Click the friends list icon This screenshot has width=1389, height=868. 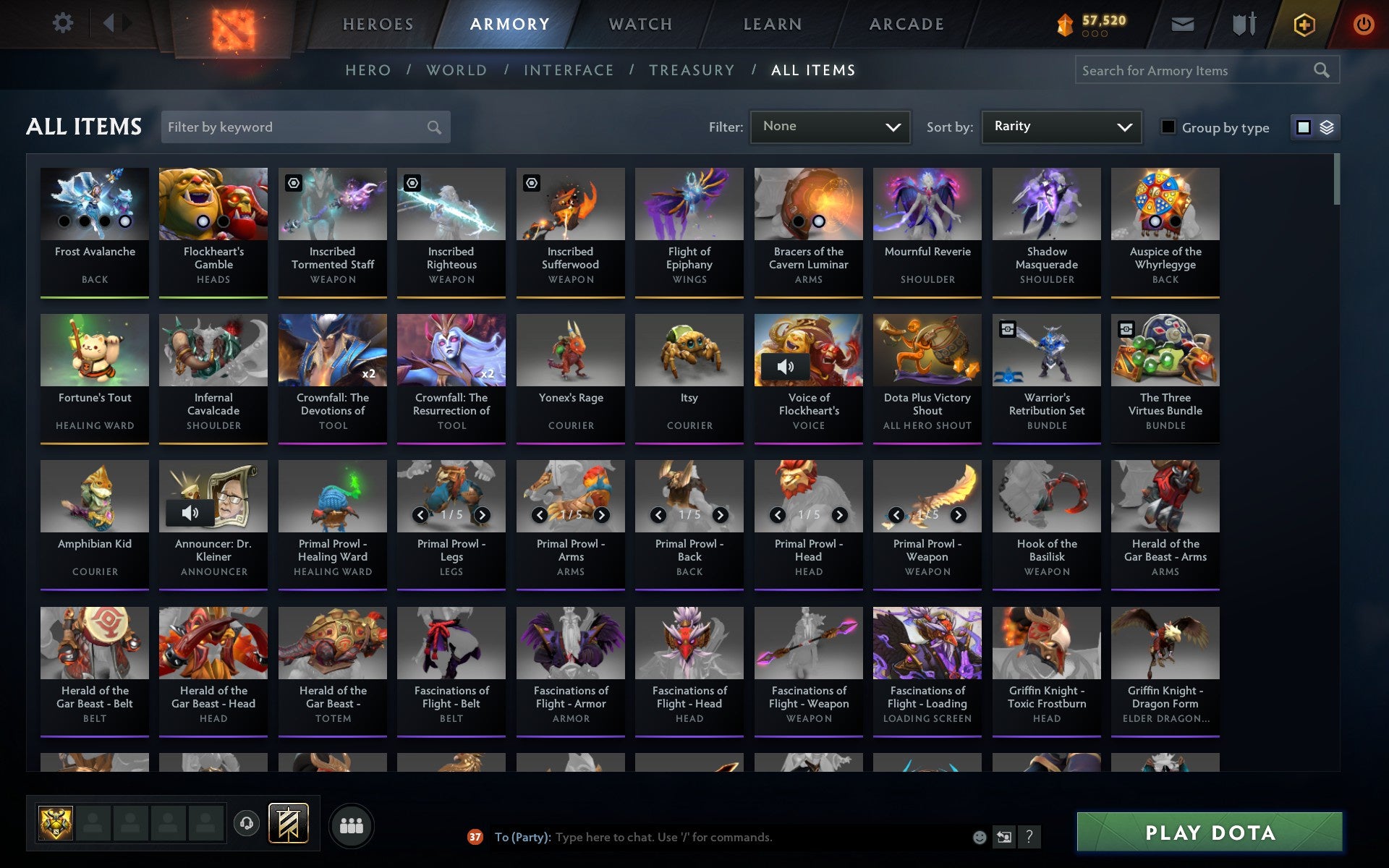(x=352, y=825)
